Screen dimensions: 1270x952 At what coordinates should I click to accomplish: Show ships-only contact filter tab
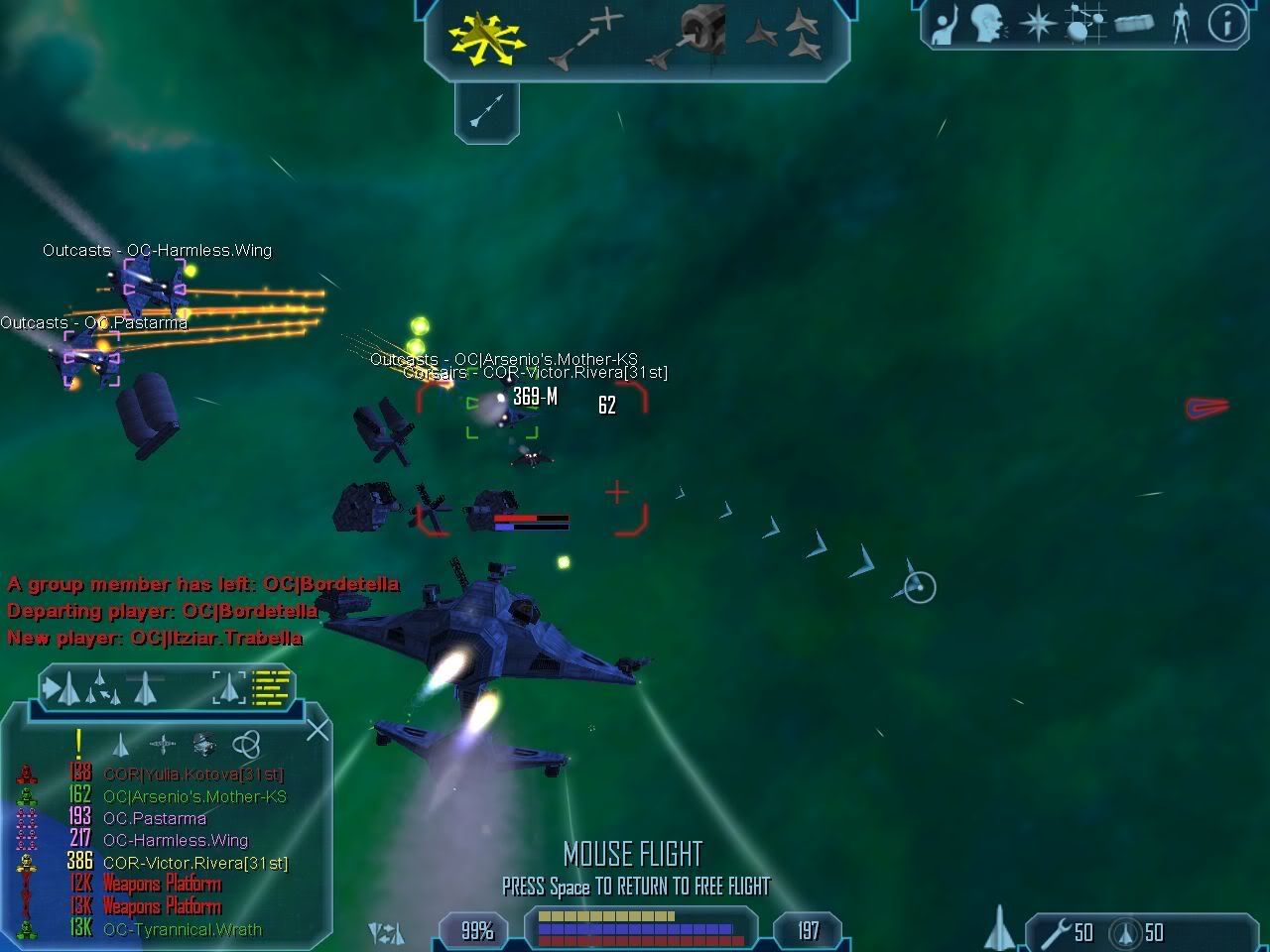(120, 744)
